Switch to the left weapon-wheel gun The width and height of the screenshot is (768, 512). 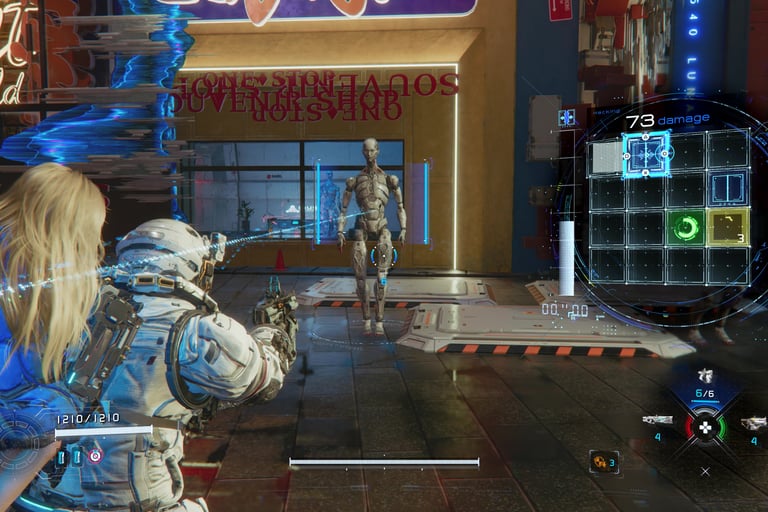click(657, 420)
